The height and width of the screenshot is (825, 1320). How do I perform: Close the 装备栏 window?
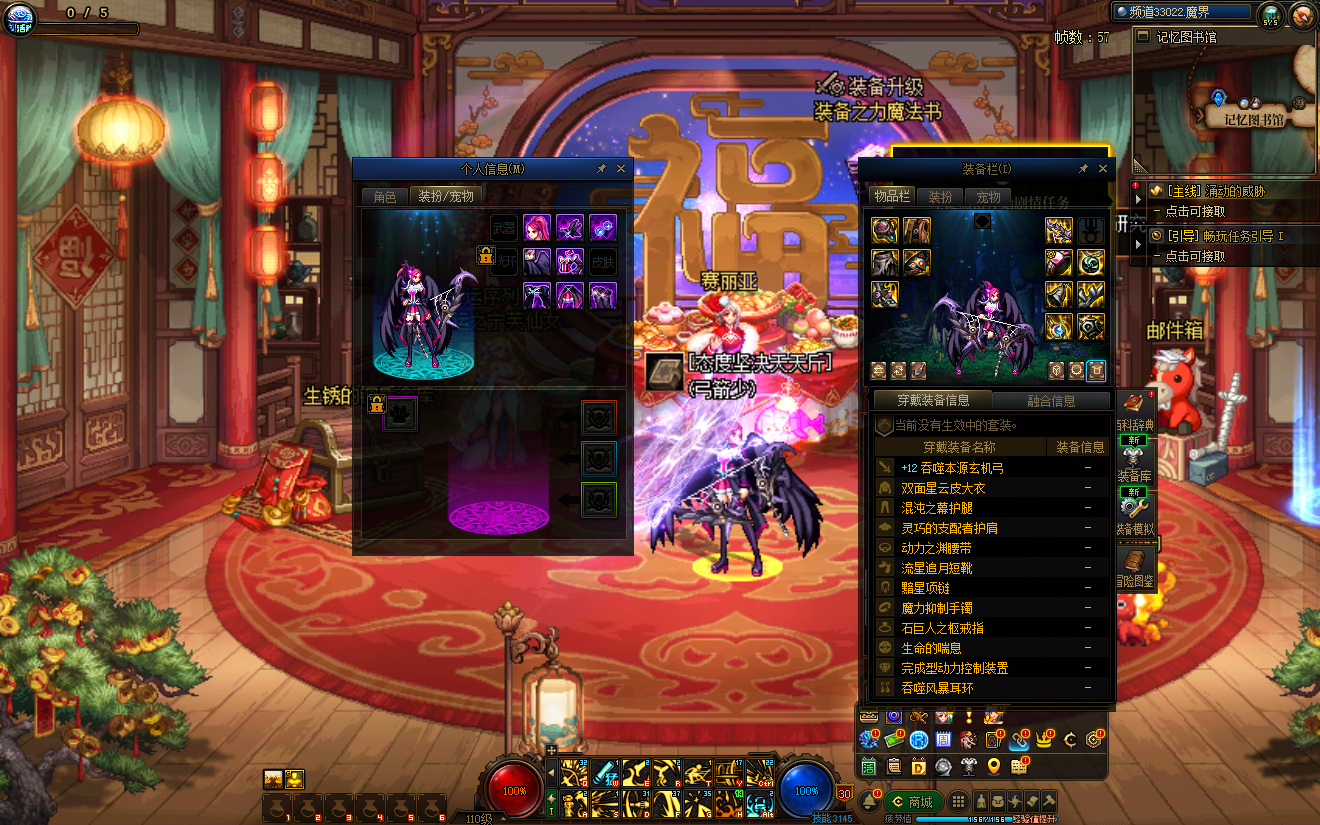tap(1103, 170)
